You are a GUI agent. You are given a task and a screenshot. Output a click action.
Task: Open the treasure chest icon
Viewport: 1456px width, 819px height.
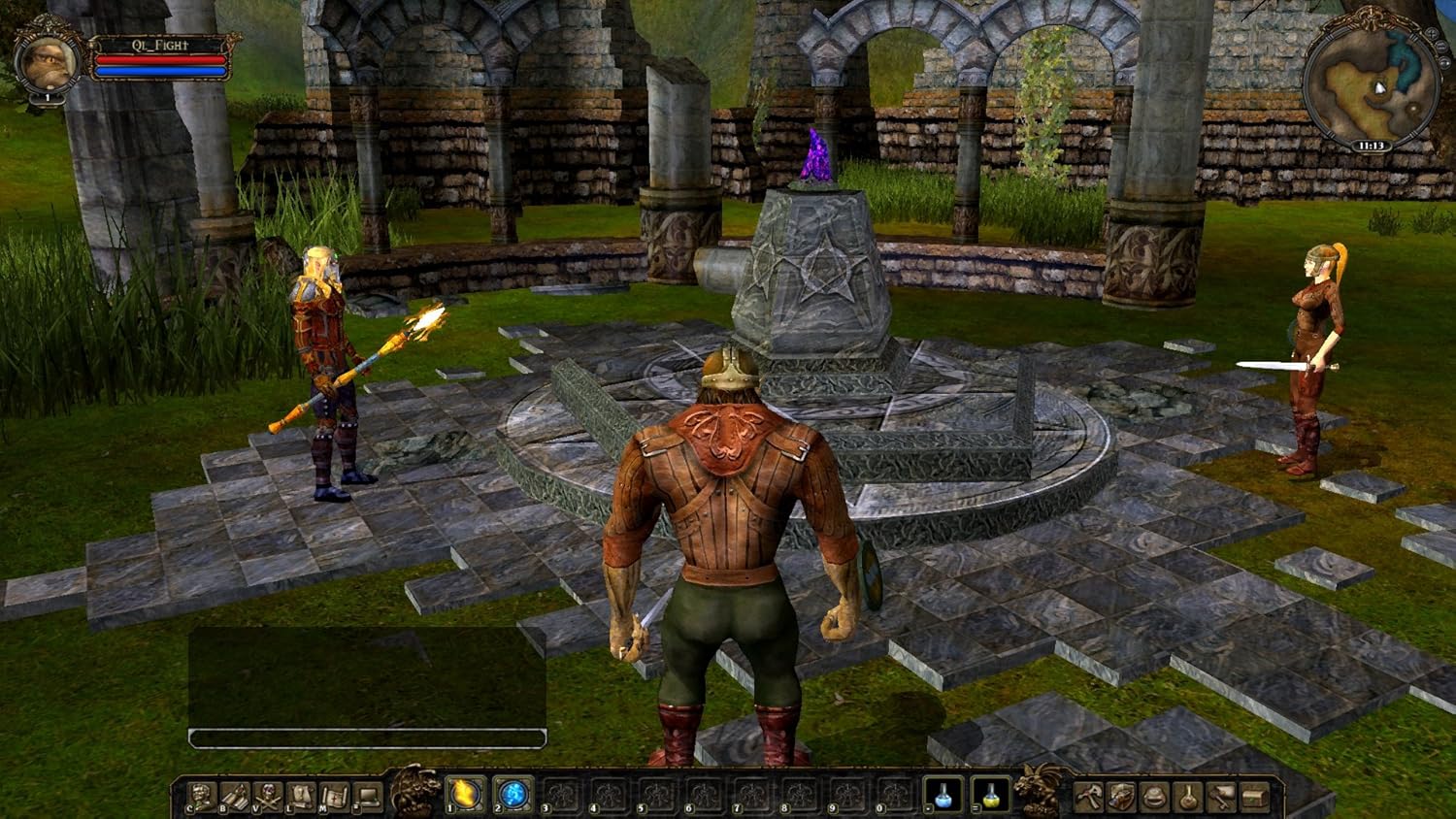(x=1254, y=797)
